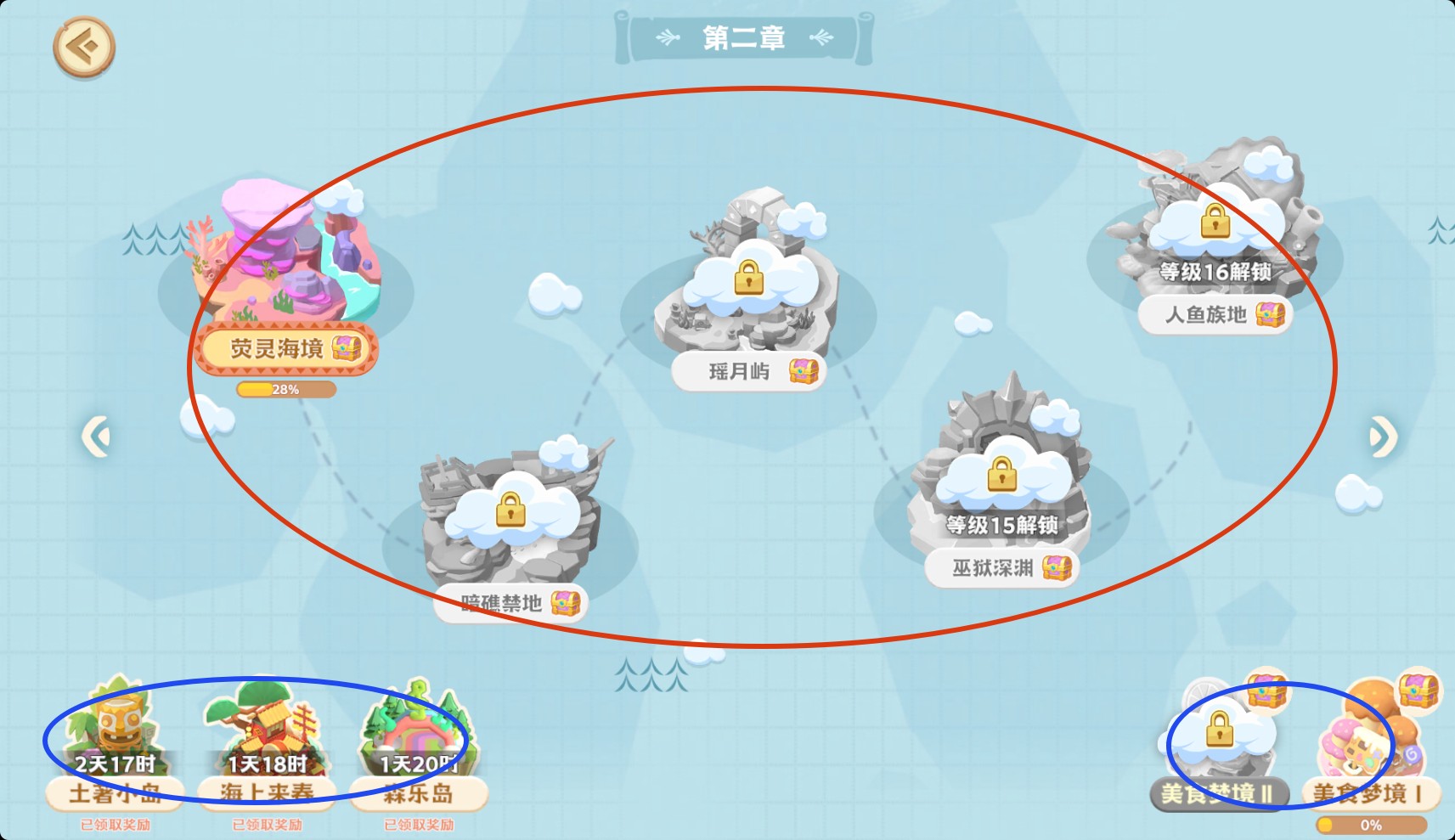Screen dimensions: 1455x840
Task: Select the 土著小岛 tiki island icon
Action: point(119,726)
